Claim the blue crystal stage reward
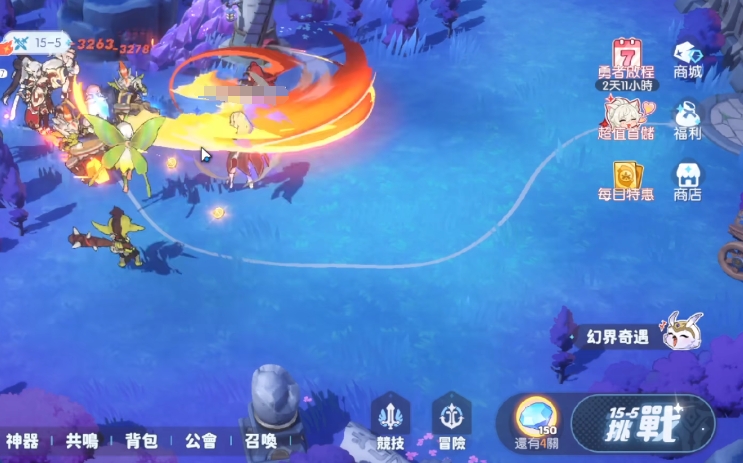The height and width of the screenshot is (463, 743). [x=535, y=420]
